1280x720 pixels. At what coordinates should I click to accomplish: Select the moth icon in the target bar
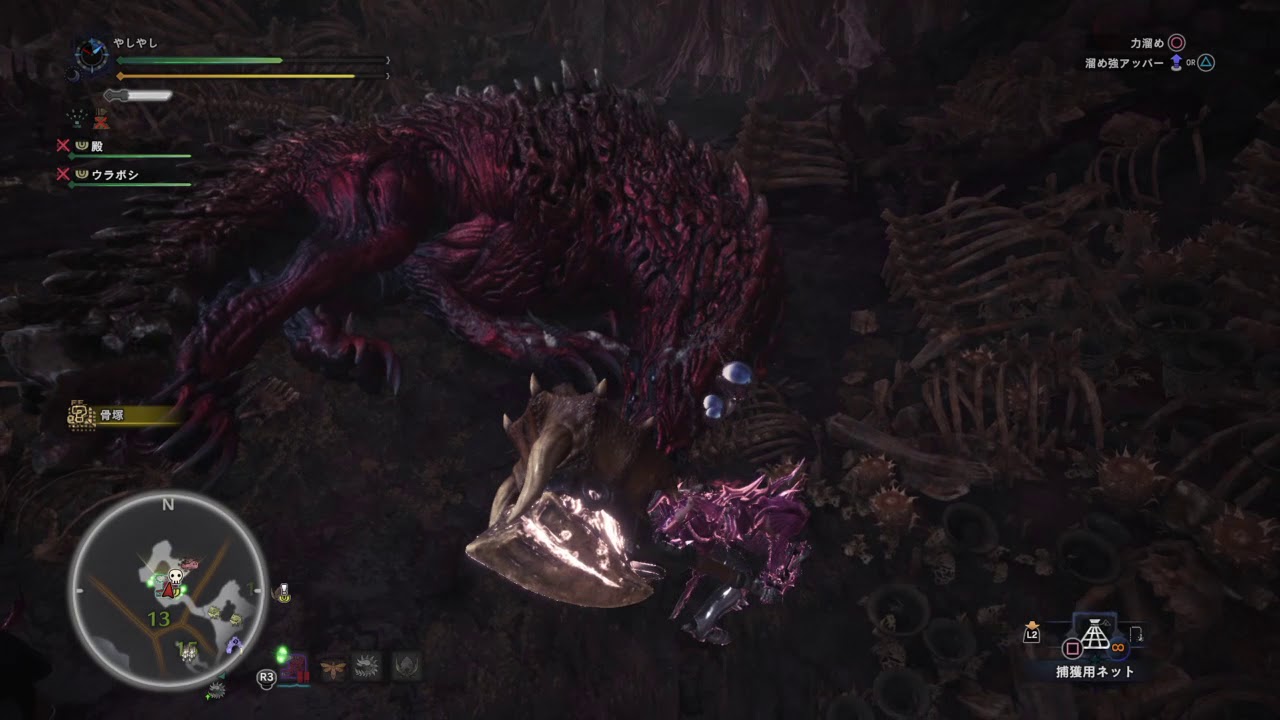331,667
